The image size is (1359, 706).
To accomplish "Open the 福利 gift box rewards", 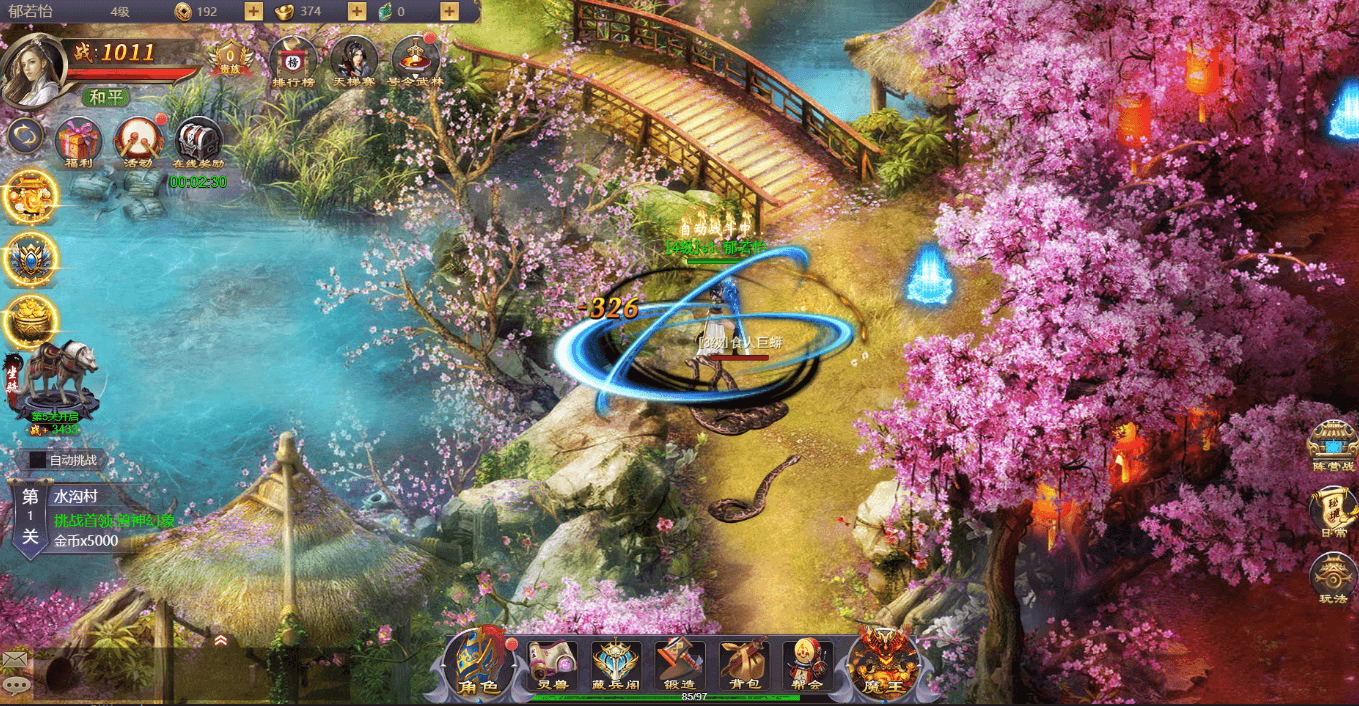I will click(x=77, y=141).
